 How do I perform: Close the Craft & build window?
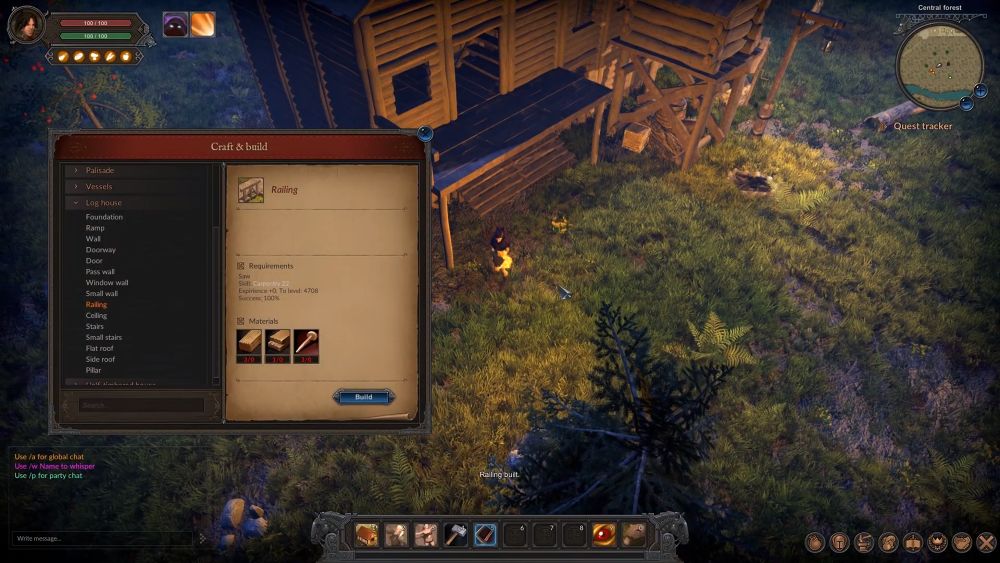point(425,133)
